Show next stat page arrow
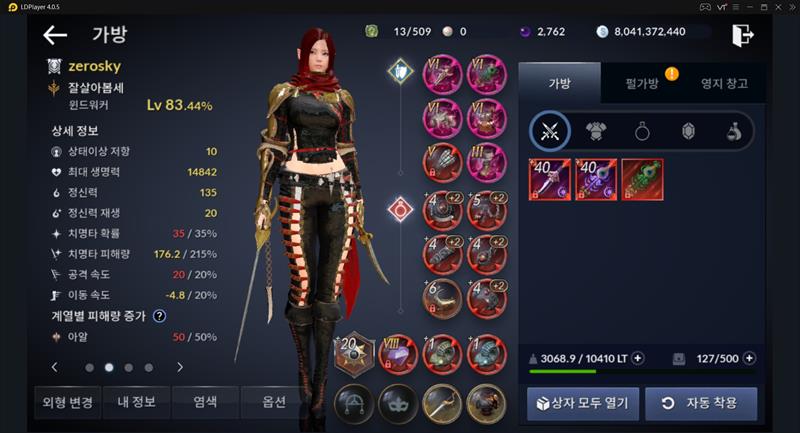 point(180,367)
